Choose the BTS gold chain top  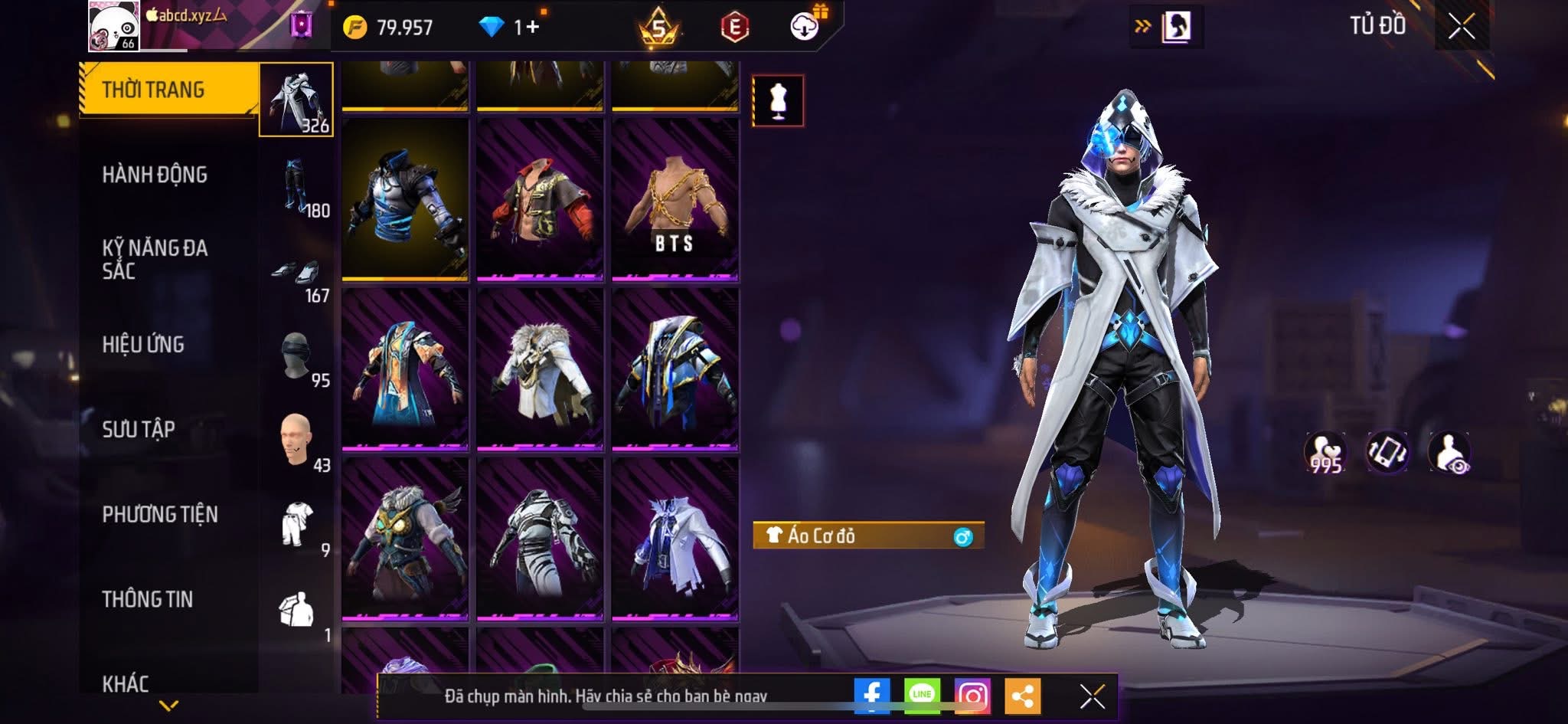click(675, 199)
